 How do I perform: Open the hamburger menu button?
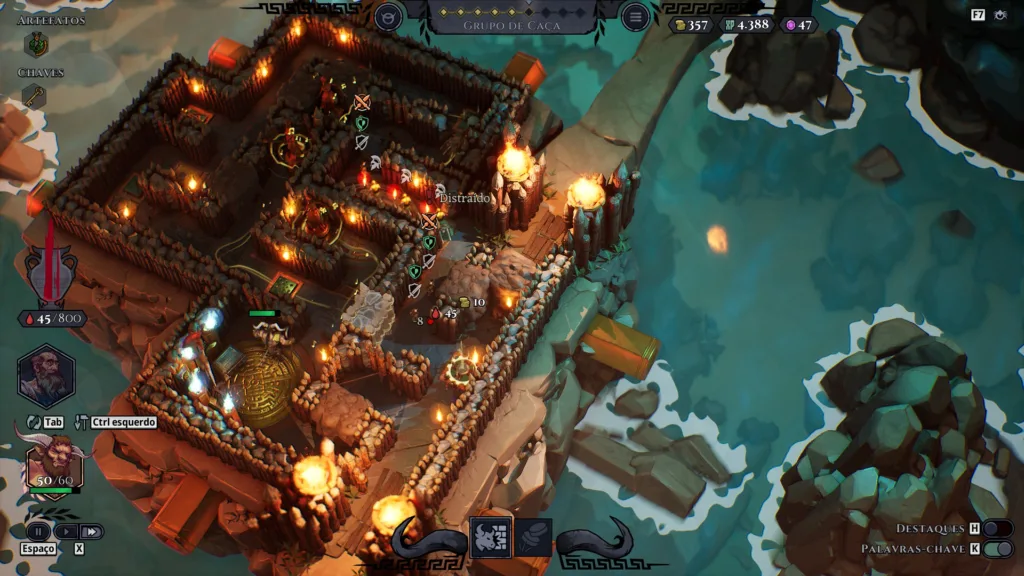pyautogui.click(x=634, y=16)
